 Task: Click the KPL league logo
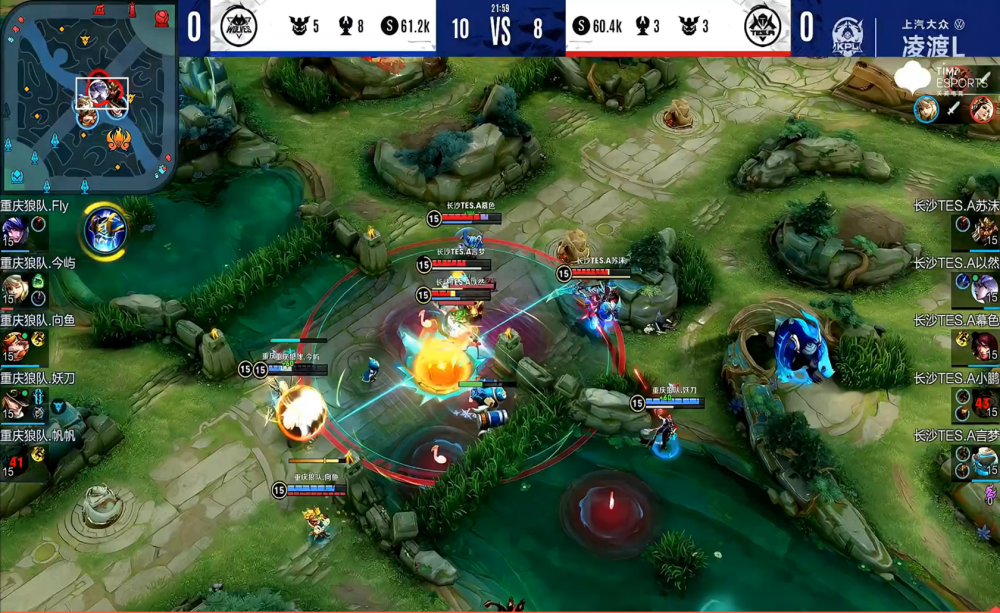(847, 36)
